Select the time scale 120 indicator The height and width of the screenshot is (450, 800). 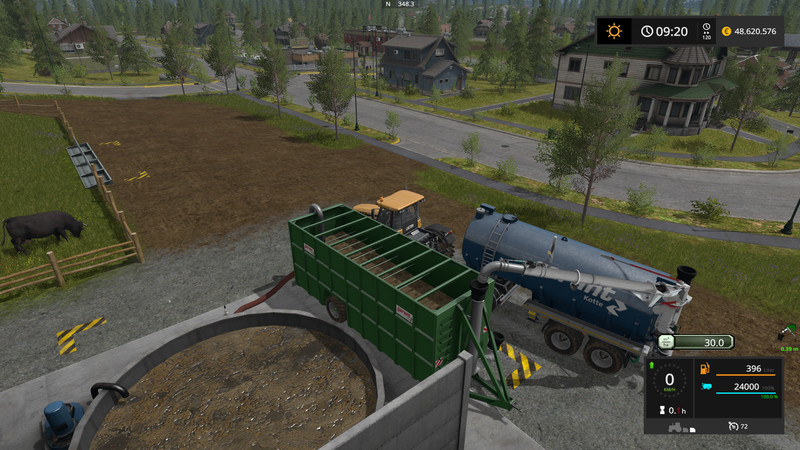(x=707, y=32)
